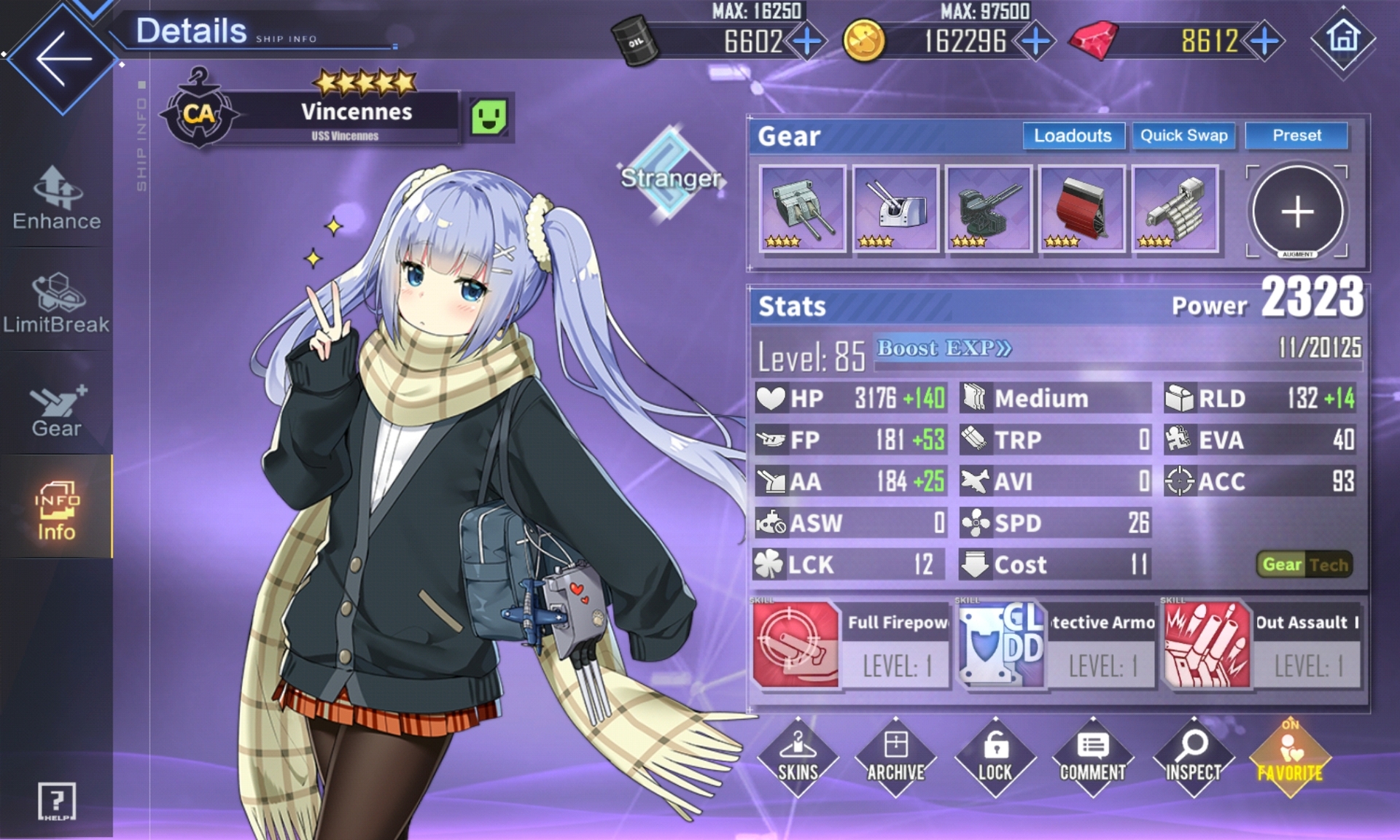1400x840 pixels.
Task: Open the SKINS menu
Action: click(798, 757)
